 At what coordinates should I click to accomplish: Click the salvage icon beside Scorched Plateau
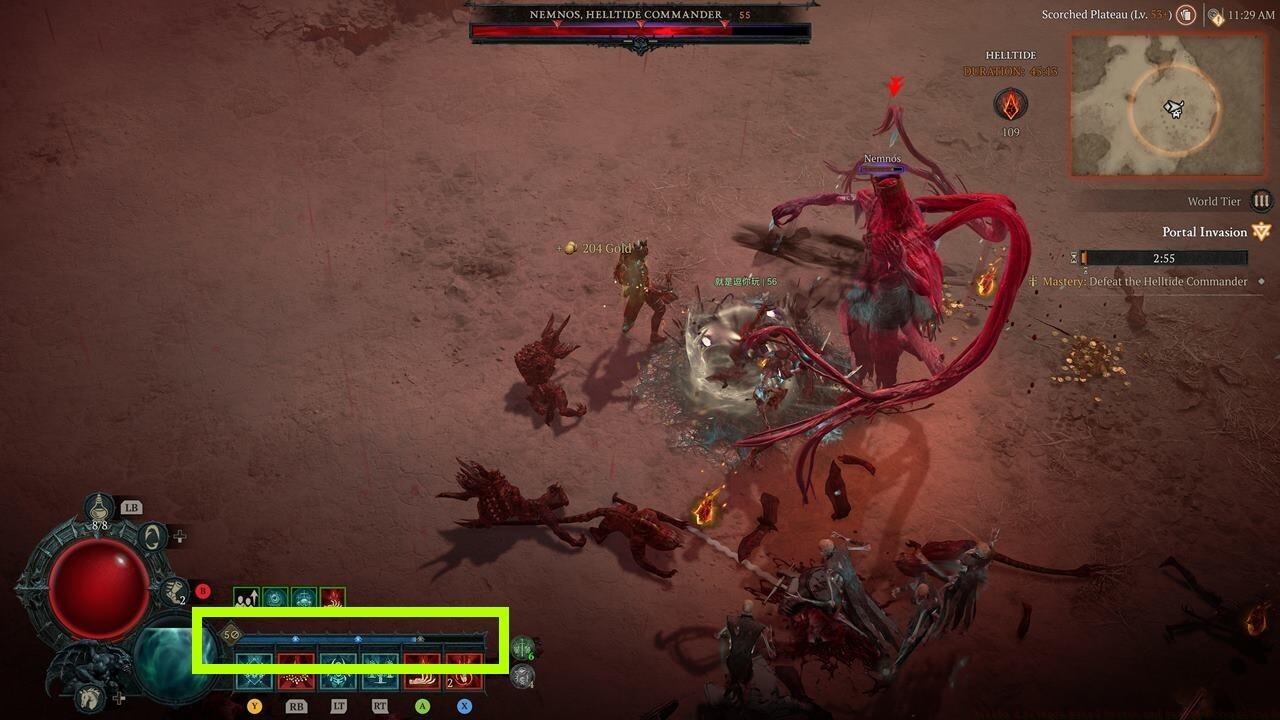click(1184, 15)
